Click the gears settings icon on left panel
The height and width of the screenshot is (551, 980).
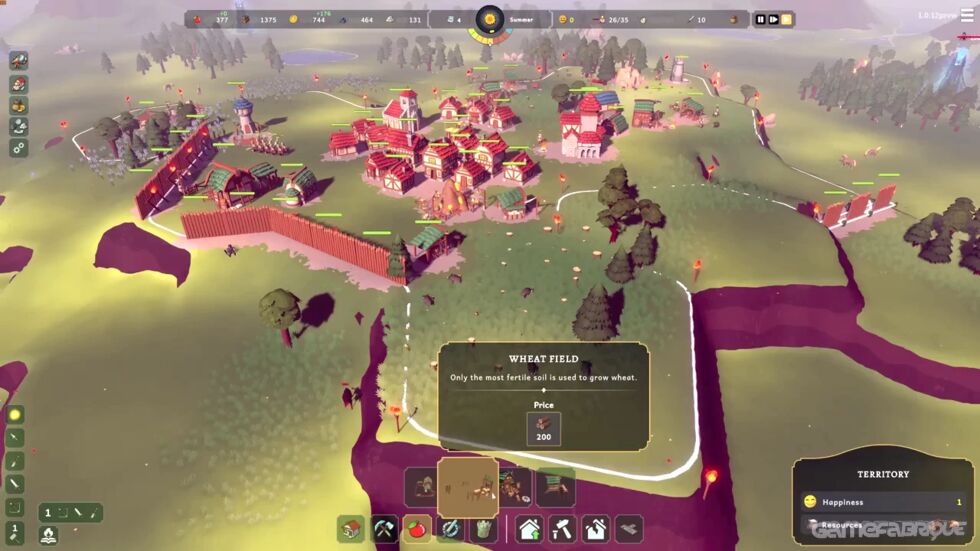click(x=19, y=148)
